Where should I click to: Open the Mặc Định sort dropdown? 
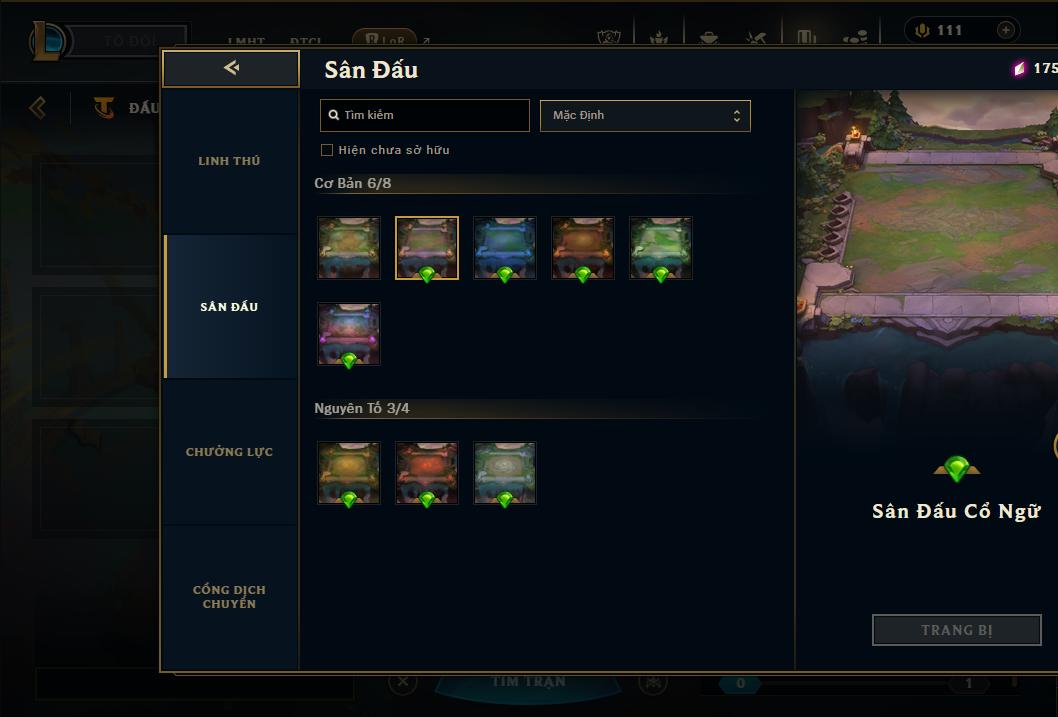[x=645, y=115]
